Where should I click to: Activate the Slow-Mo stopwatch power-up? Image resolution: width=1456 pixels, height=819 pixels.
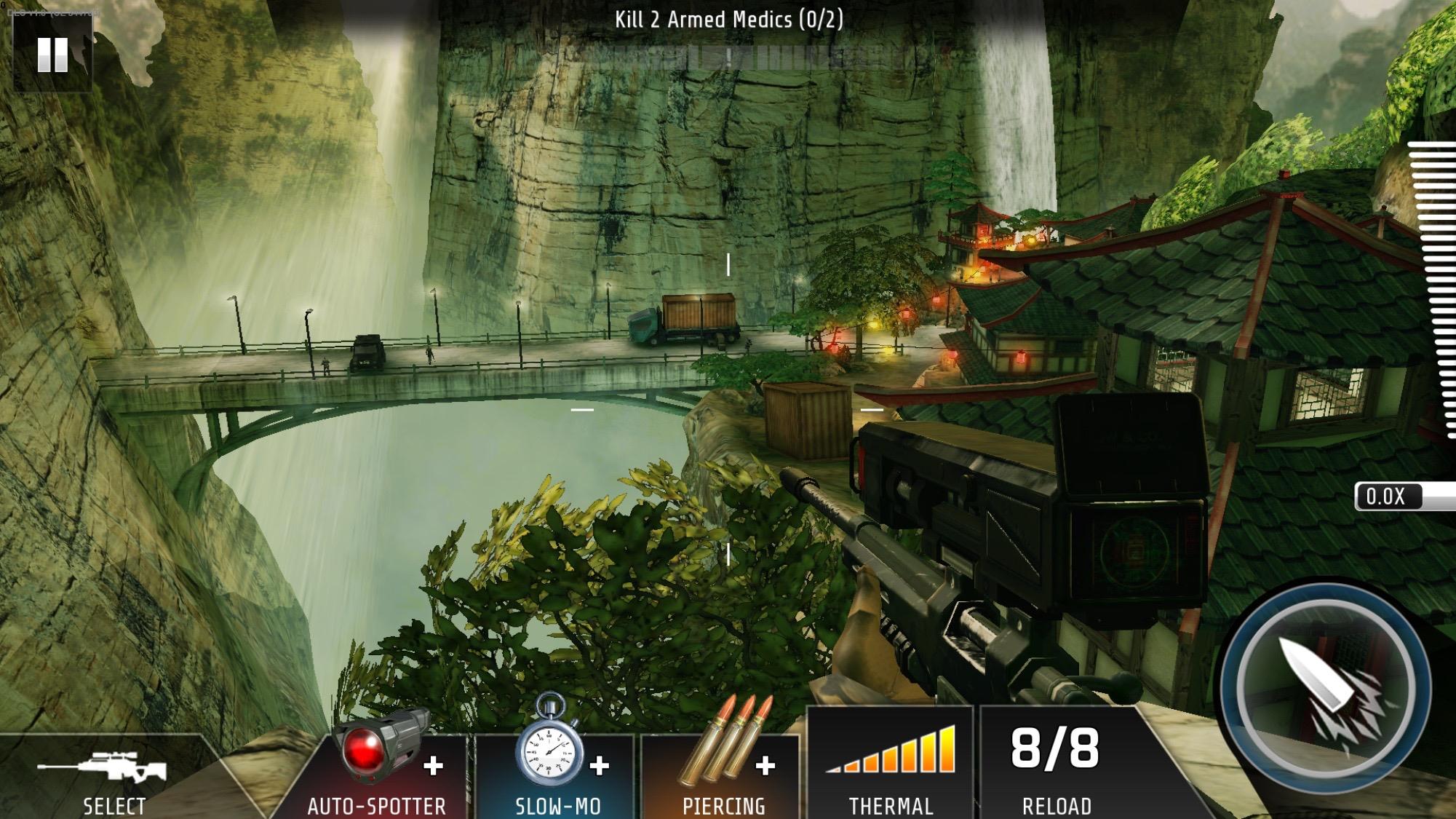click(557, 764)
